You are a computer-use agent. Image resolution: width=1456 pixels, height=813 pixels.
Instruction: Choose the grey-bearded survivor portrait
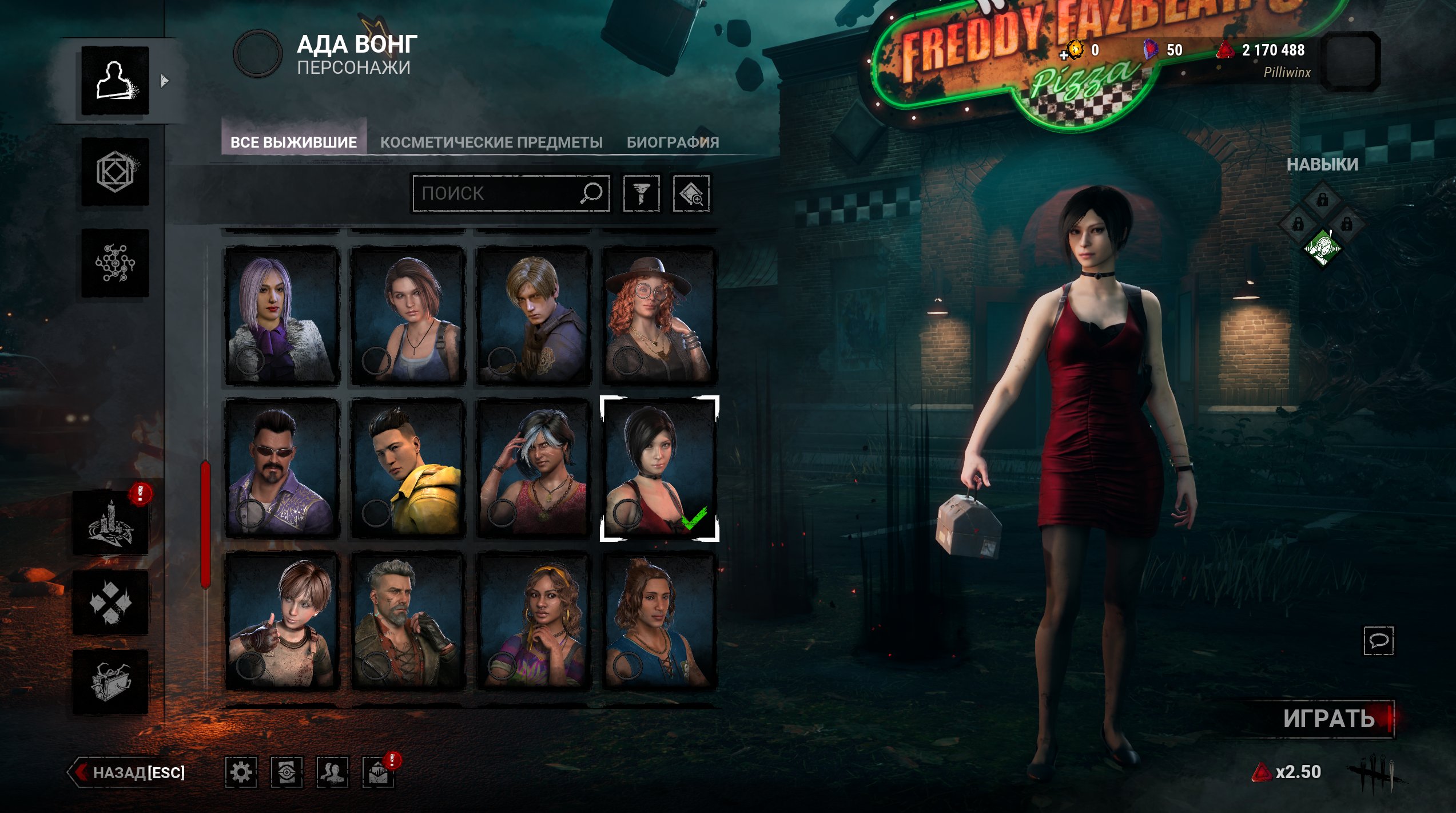click(x=407, y=621)
